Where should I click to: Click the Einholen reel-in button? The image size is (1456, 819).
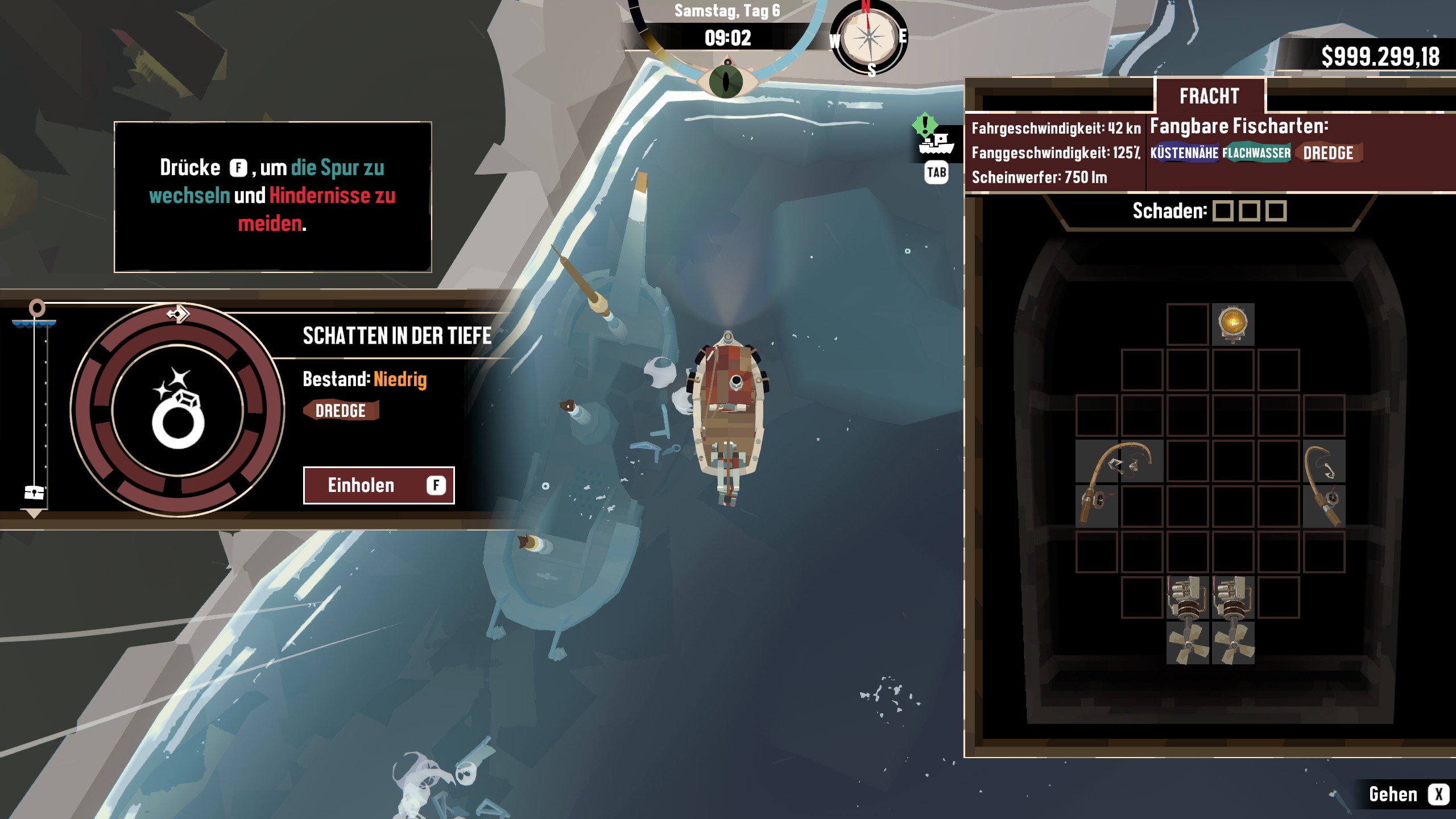pos(378,485)
